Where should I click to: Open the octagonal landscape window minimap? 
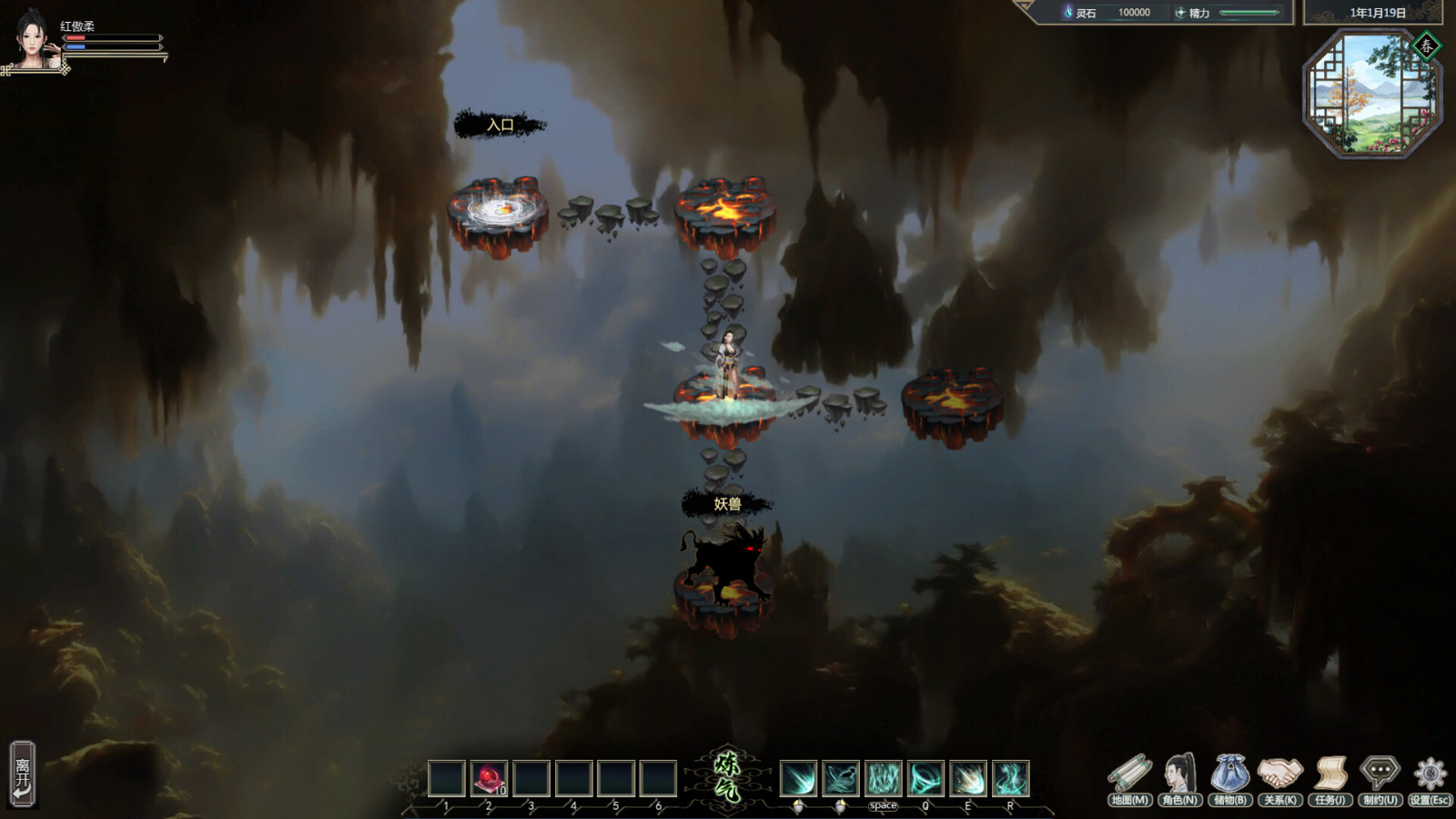(x=1370, y=95)
